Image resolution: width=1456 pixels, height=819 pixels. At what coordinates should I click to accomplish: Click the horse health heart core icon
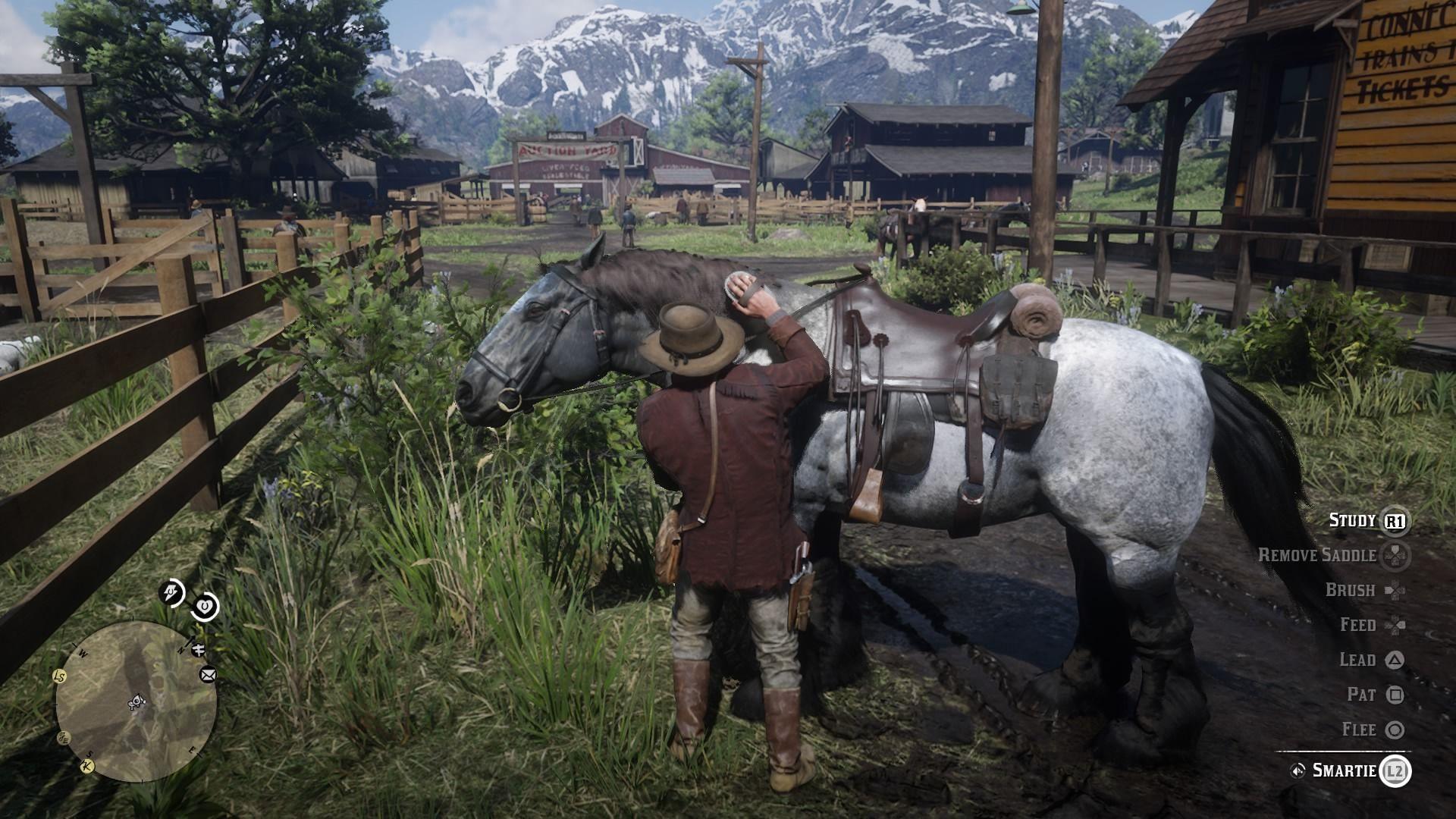(205, 606)
